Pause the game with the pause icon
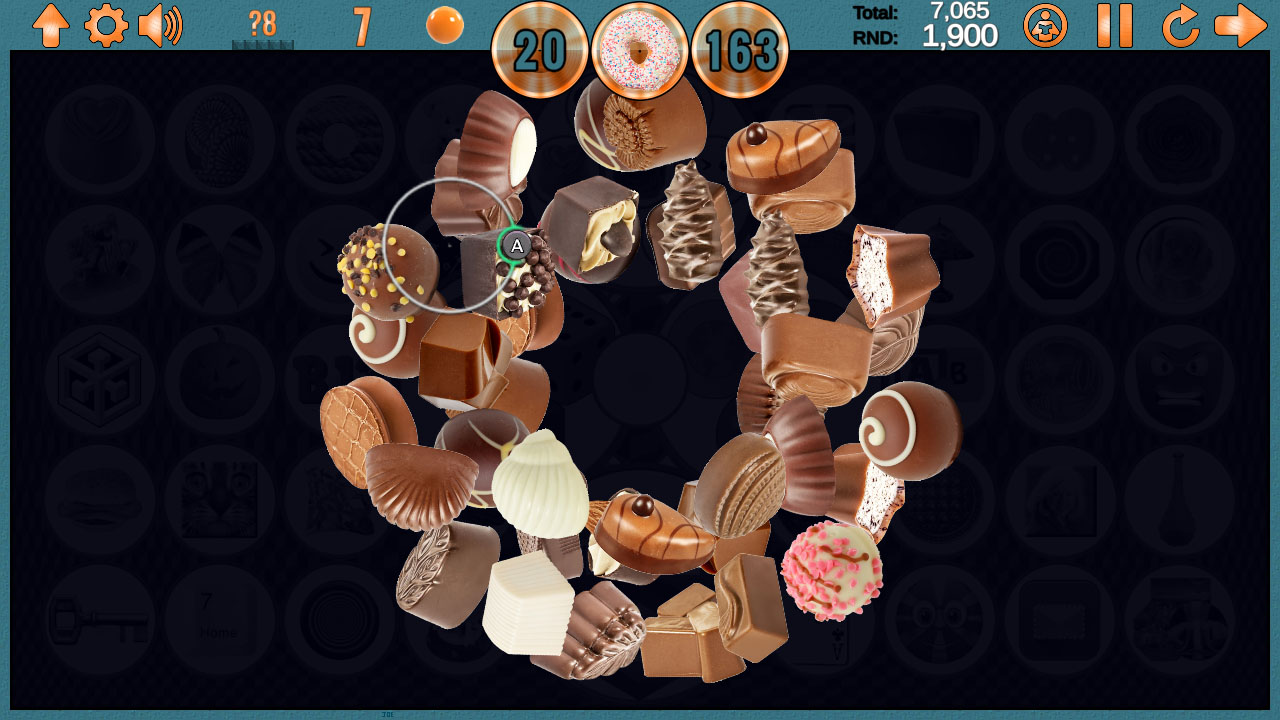This screenshot has width=1280, height=720. click(1113, 27)
